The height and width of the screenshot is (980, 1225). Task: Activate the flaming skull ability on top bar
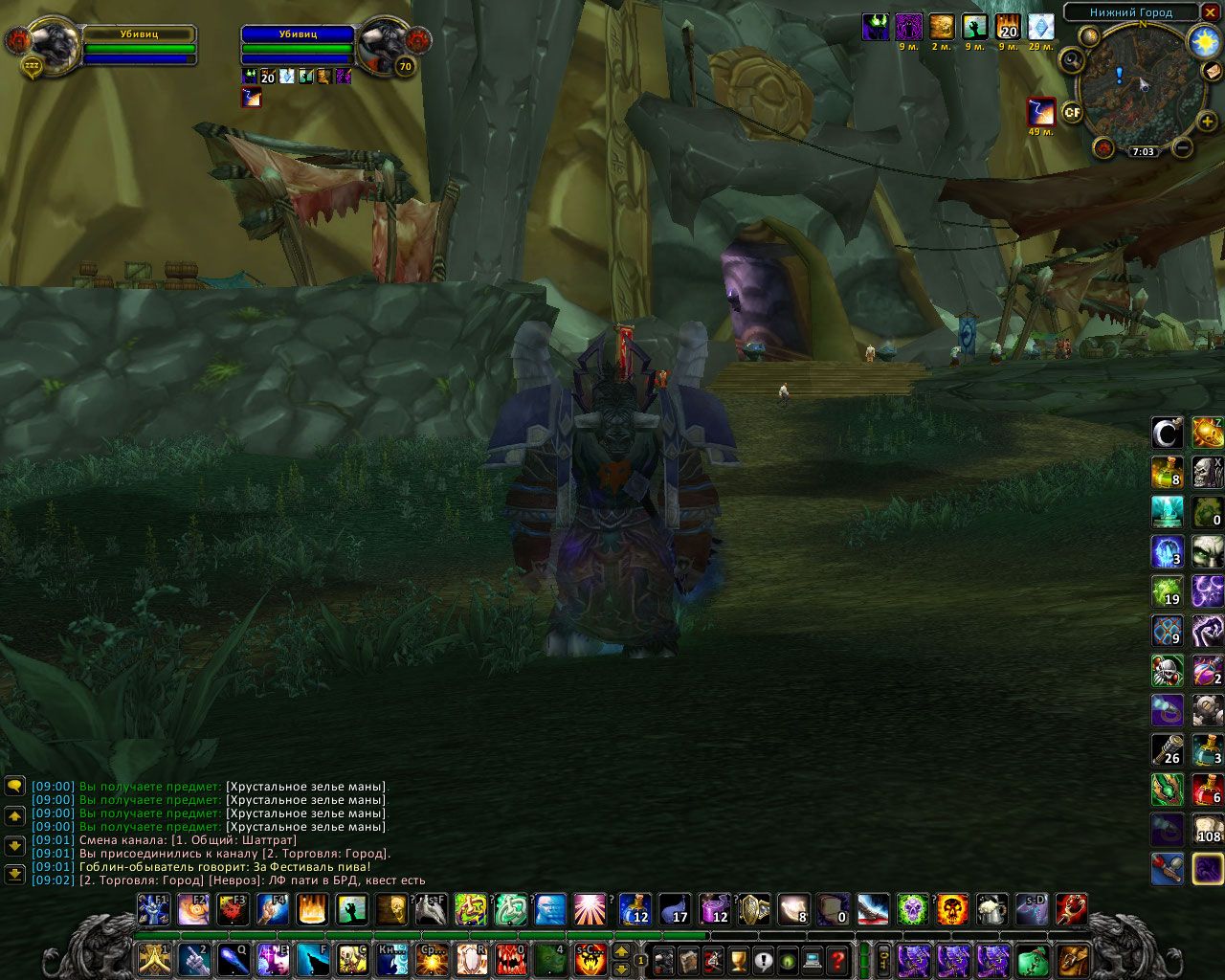point(952,909)
